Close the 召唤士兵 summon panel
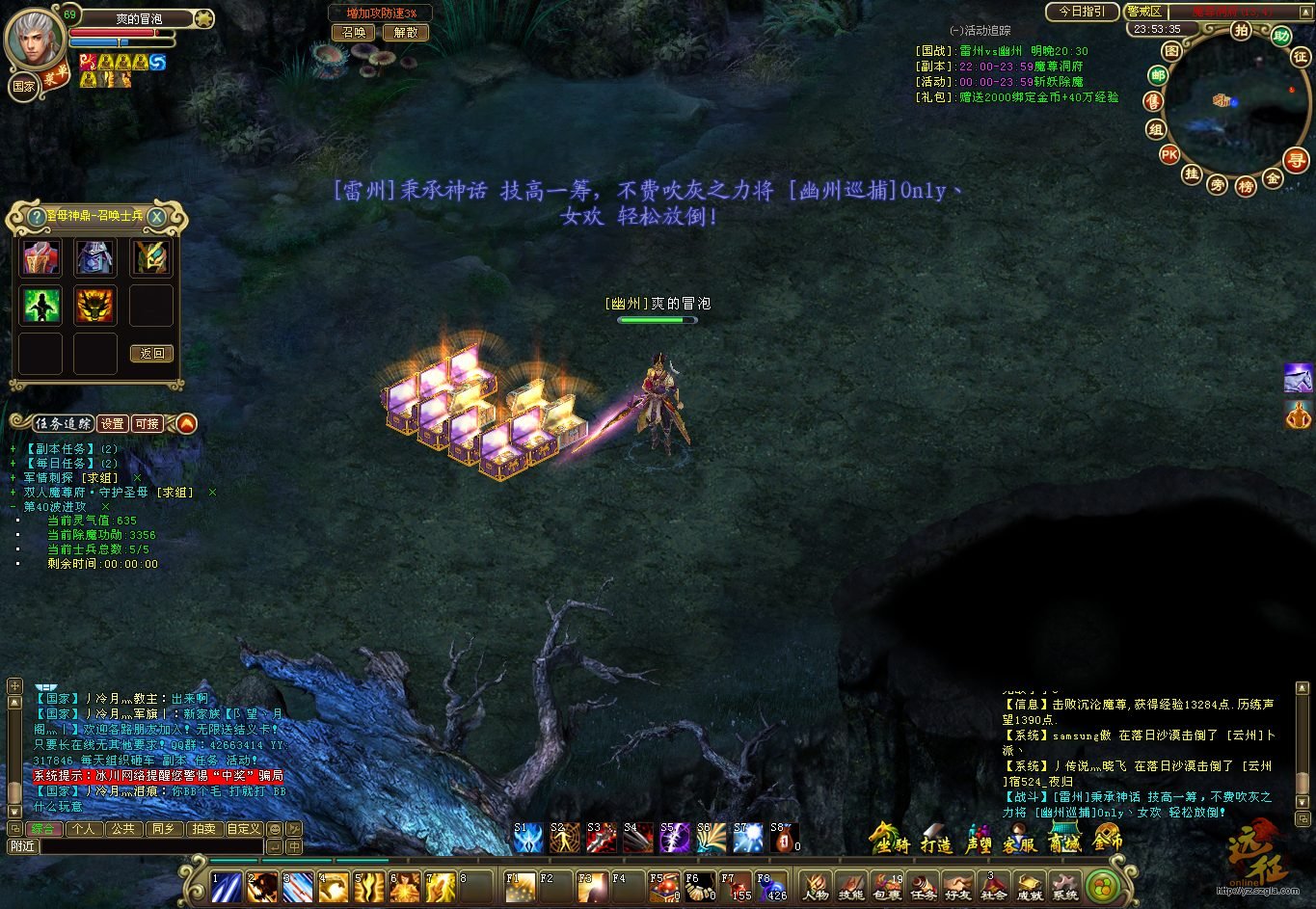 point(156,217)
